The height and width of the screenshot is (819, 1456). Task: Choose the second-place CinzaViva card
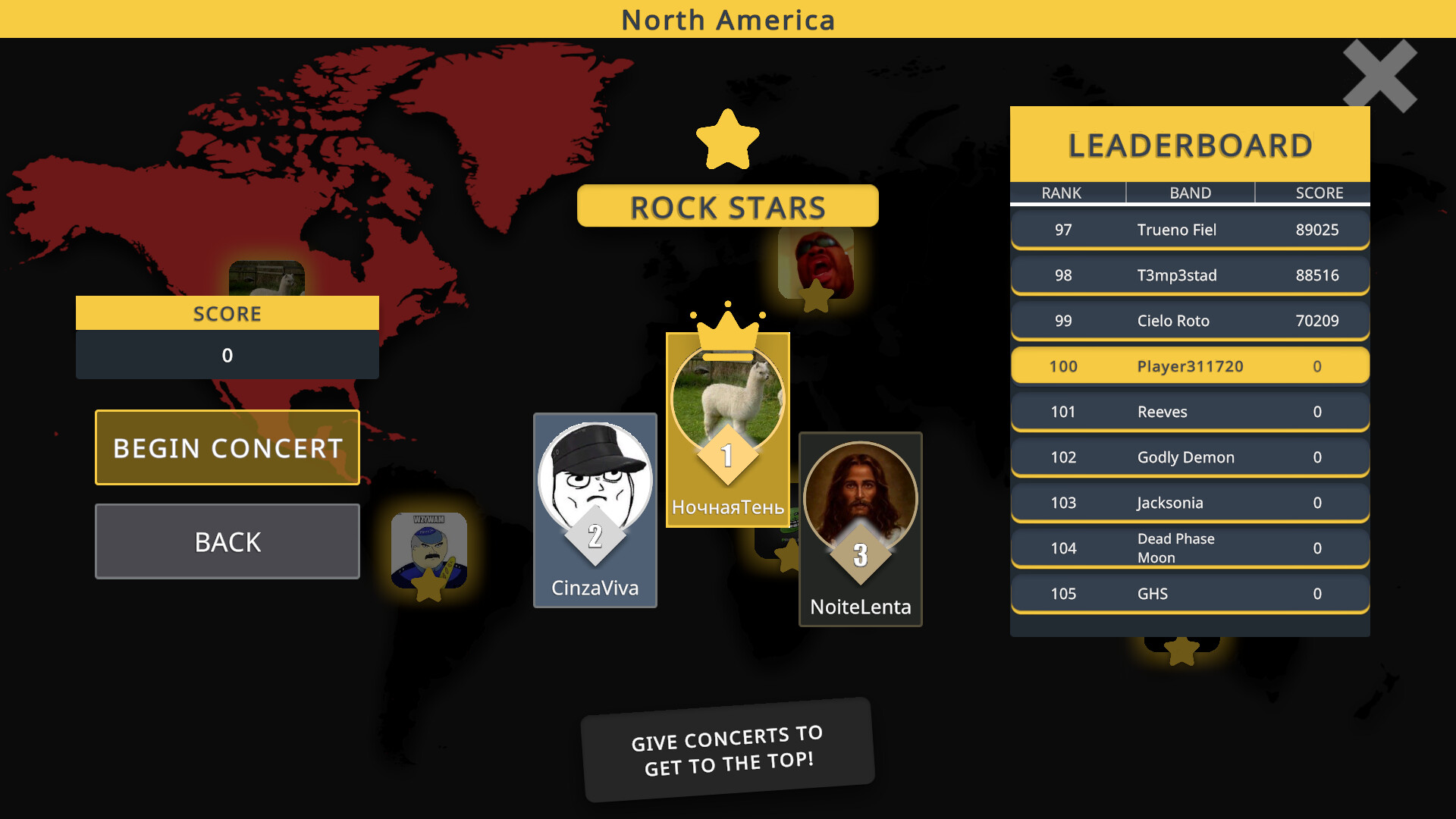(595, 510)
